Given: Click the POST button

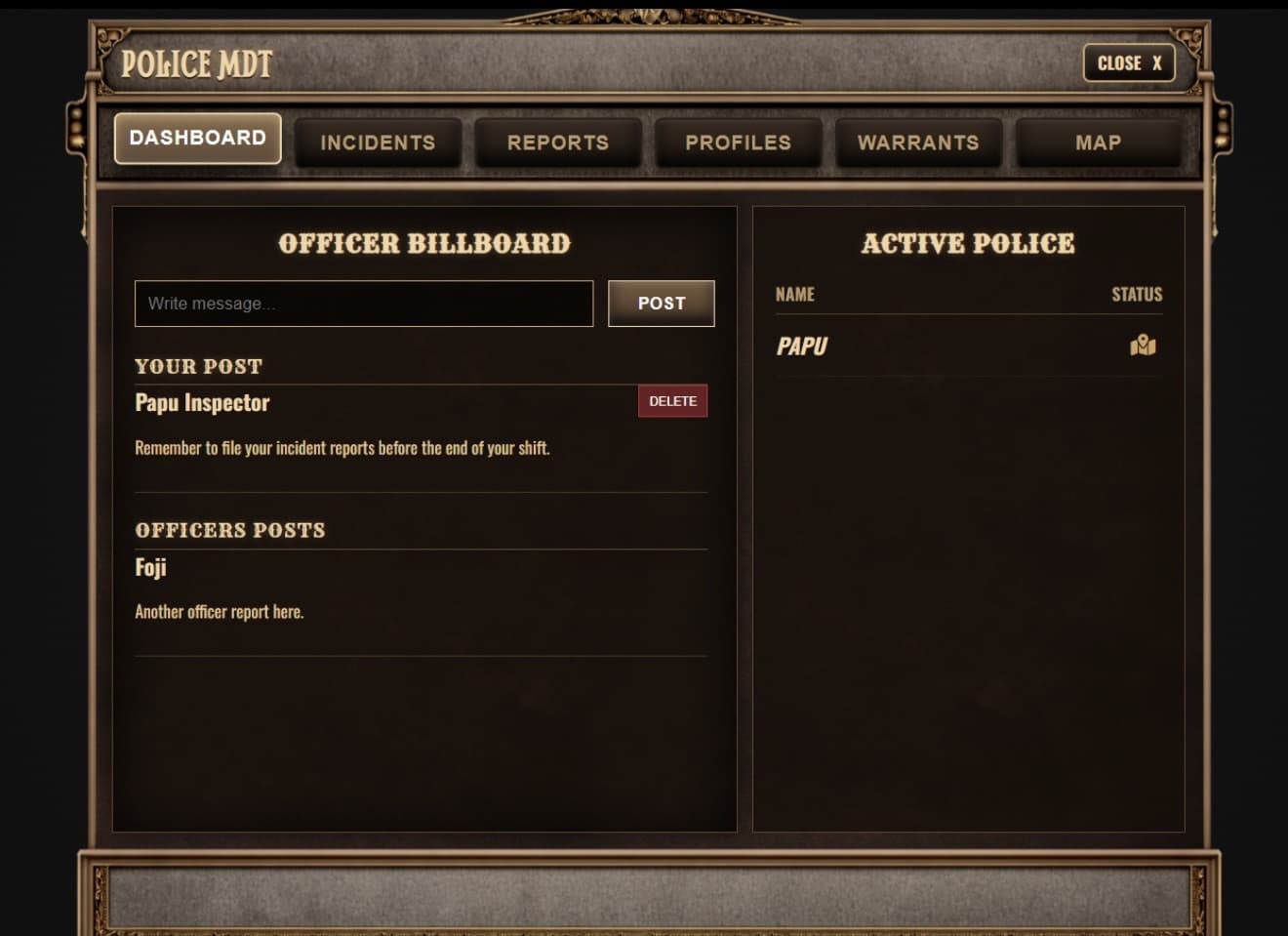Looking at the screenshot, I should click(x=661, y=303).
